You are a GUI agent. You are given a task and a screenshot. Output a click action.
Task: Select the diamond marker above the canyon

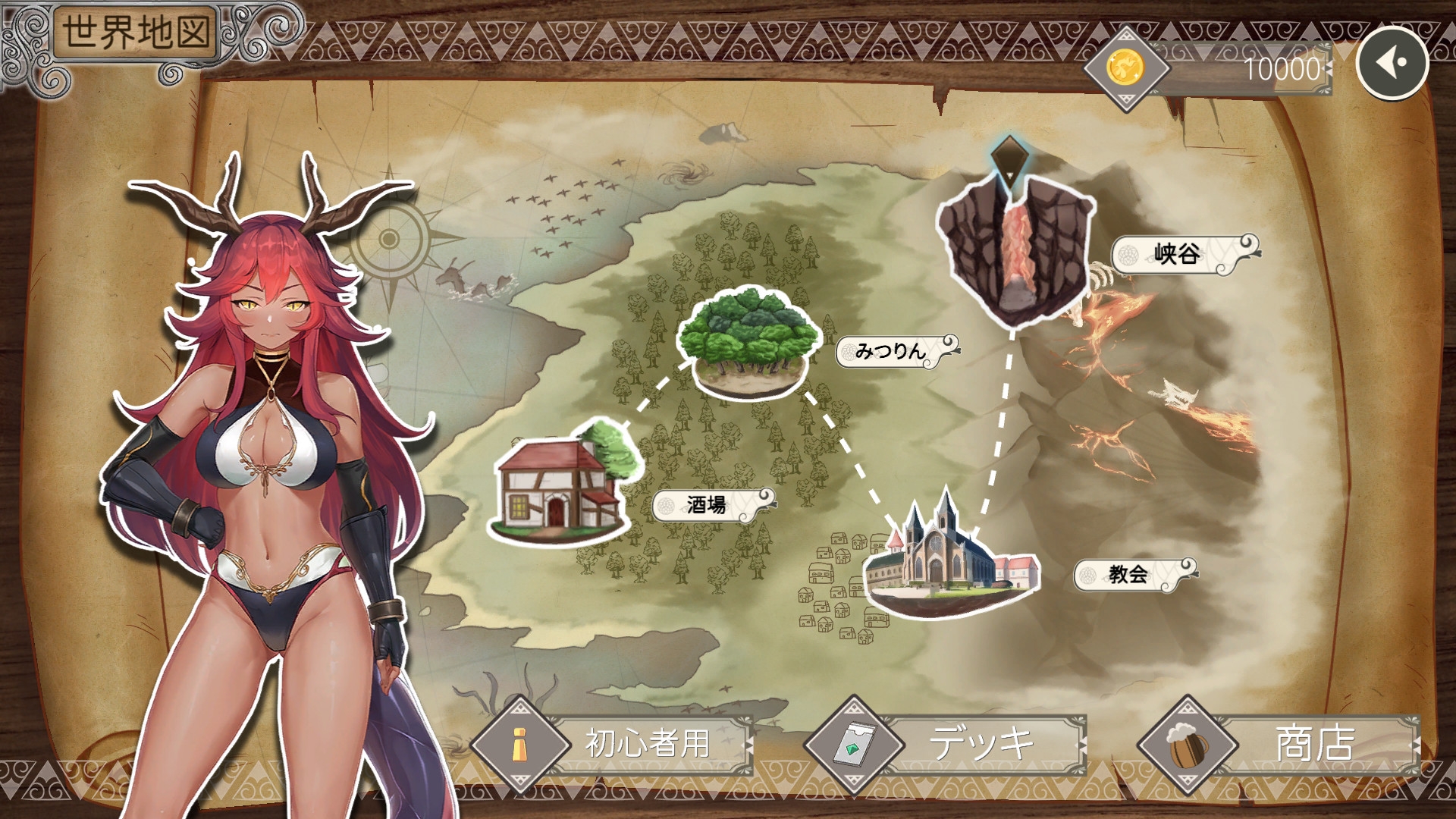[x=1009, y=159]
